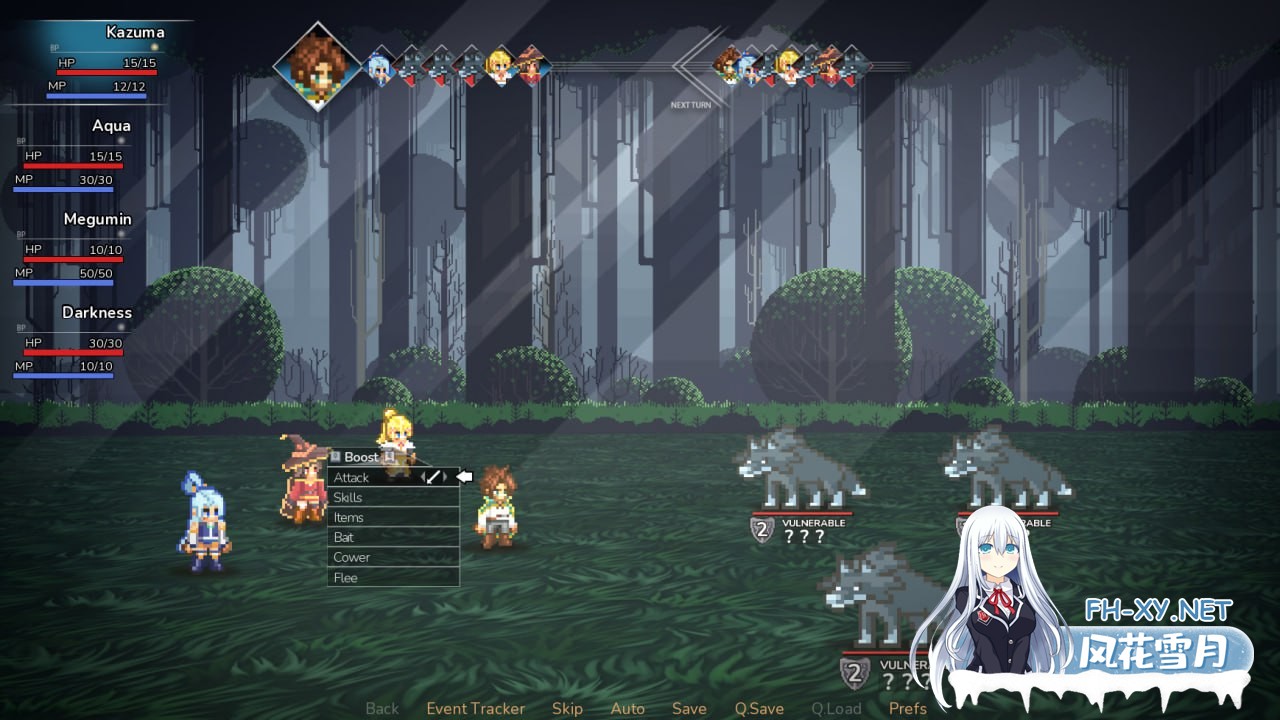Click the Q.Load quick load button
This screenshot has width=1280, height=720.
(836, 708)
